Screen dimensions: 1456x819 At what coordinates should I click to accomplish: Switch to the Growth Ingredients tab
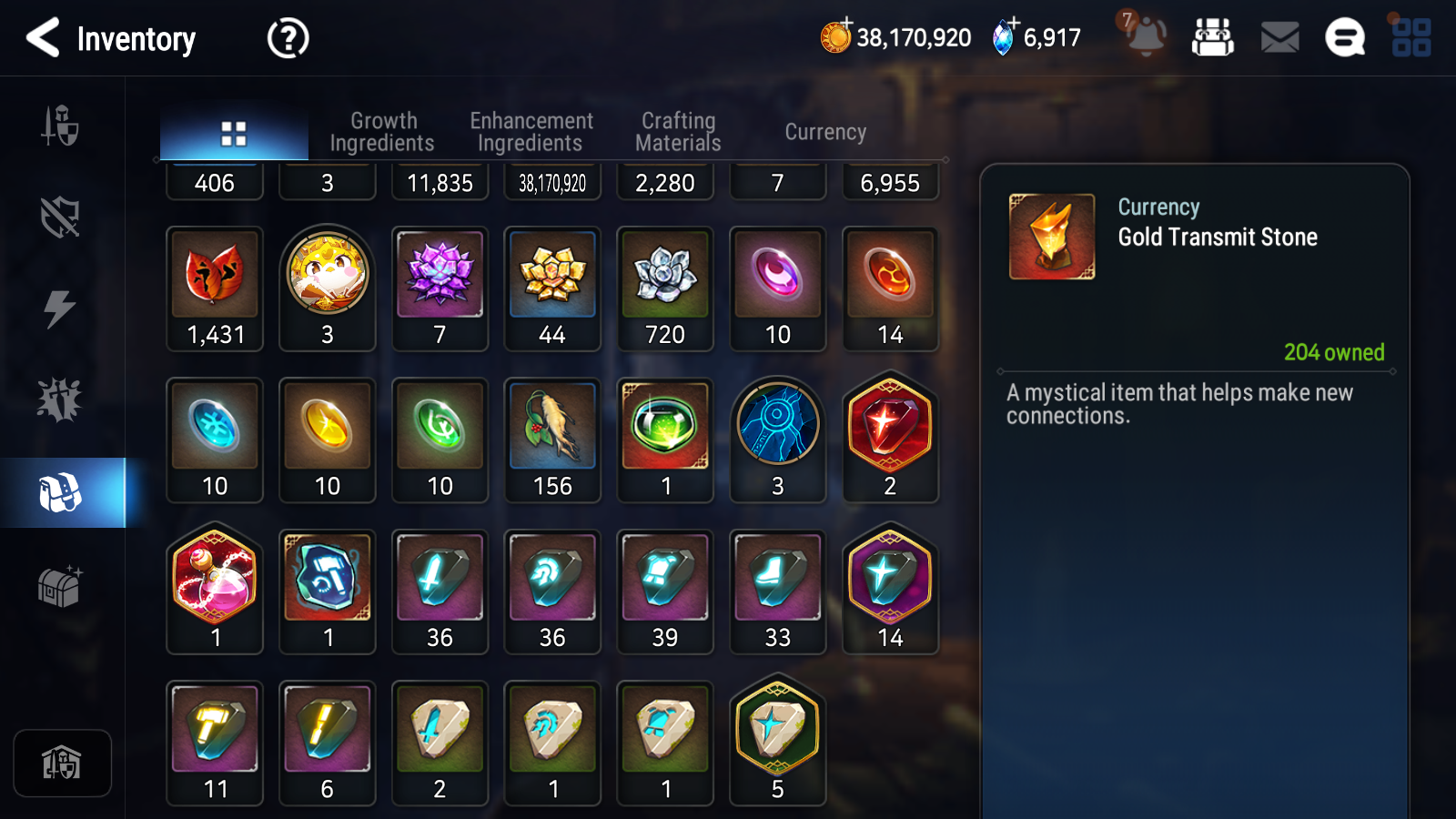pyautogui.click(x=382, y=132)
